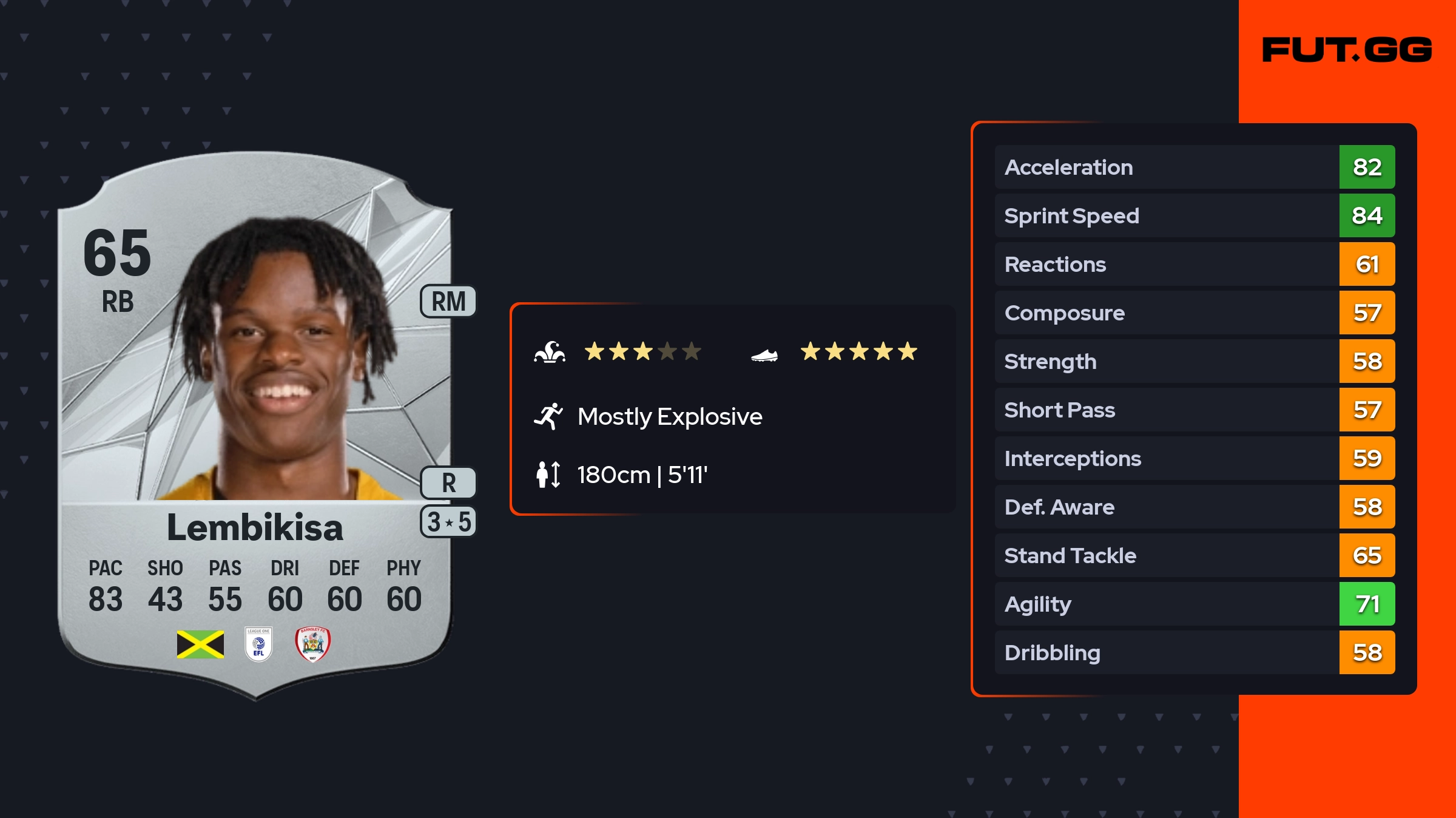Open the FUT.GG logo
The width and height of the screenshot is (1456, 818).
click(1347, 50)
